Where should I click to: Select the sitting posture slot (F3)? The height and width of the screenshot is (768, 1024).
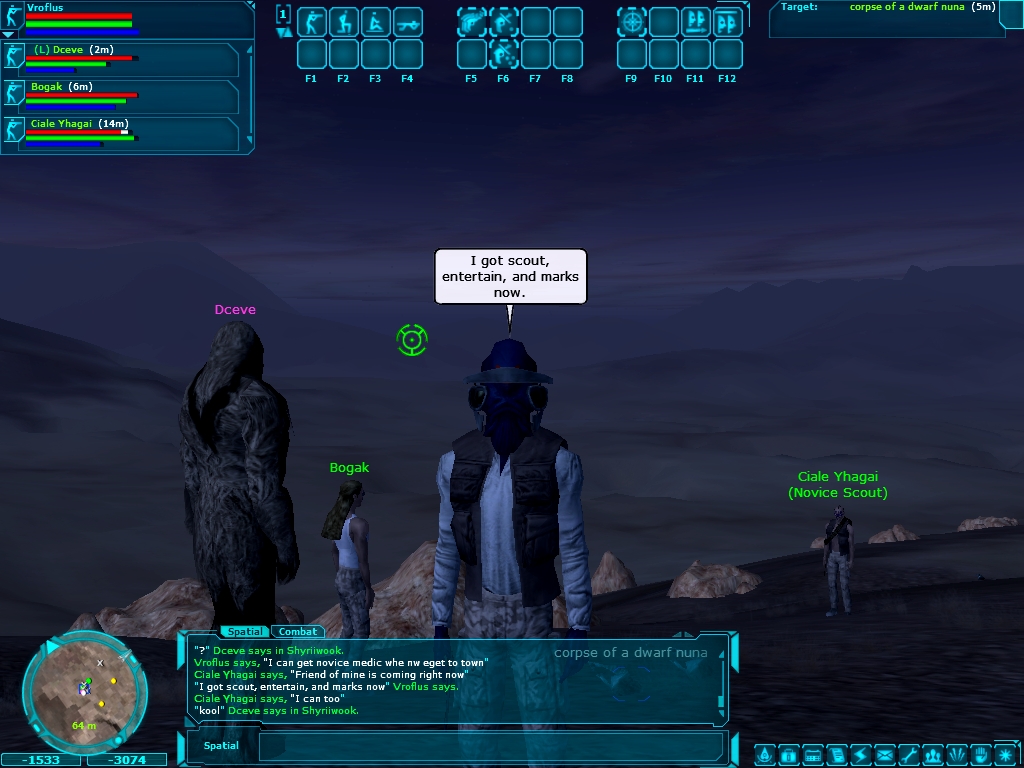point(375,22)
